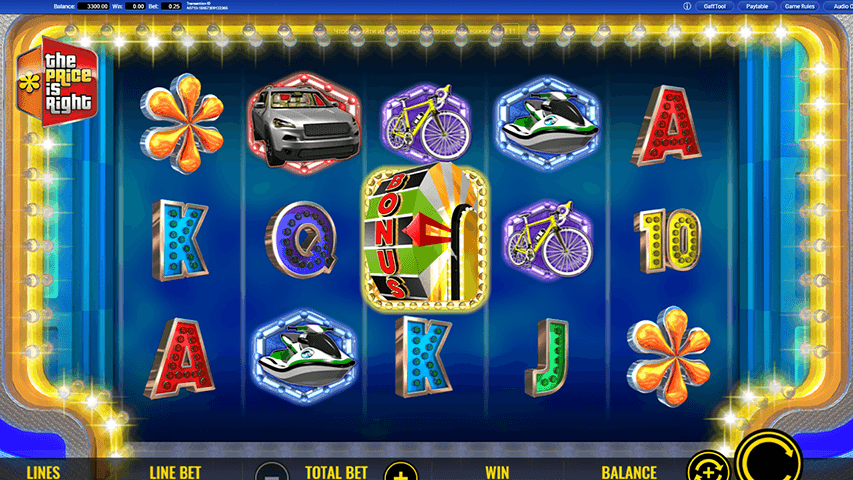The height and width of the screenshot is (480, 853).
Task: Decrease total bet with the minus button
Action: click(270, 471)
